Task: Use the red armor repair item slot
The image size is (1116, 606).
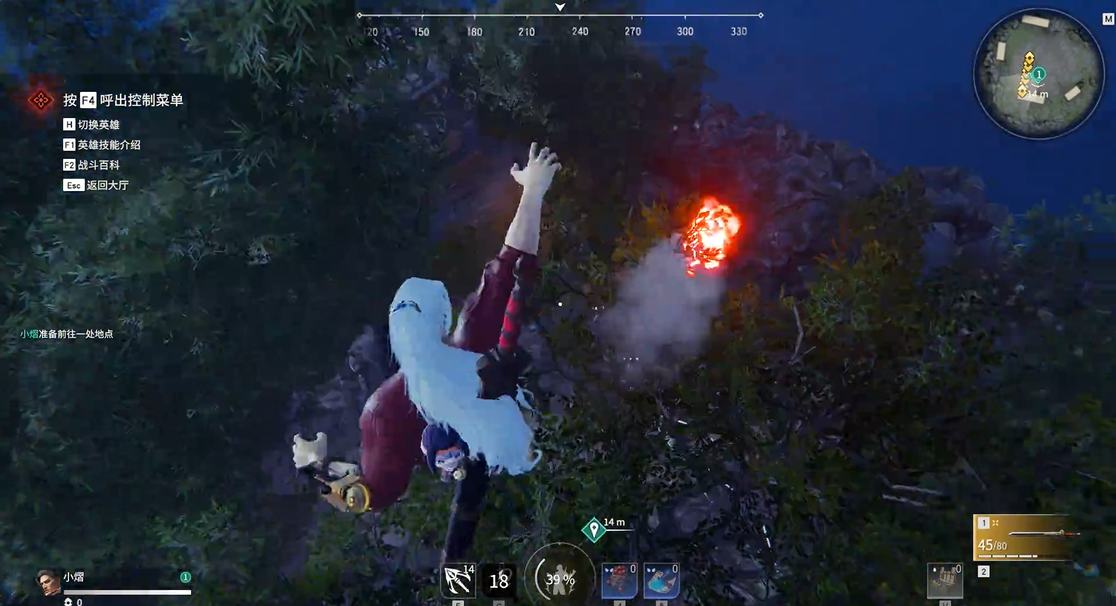Action: click(x=620, y=580)
